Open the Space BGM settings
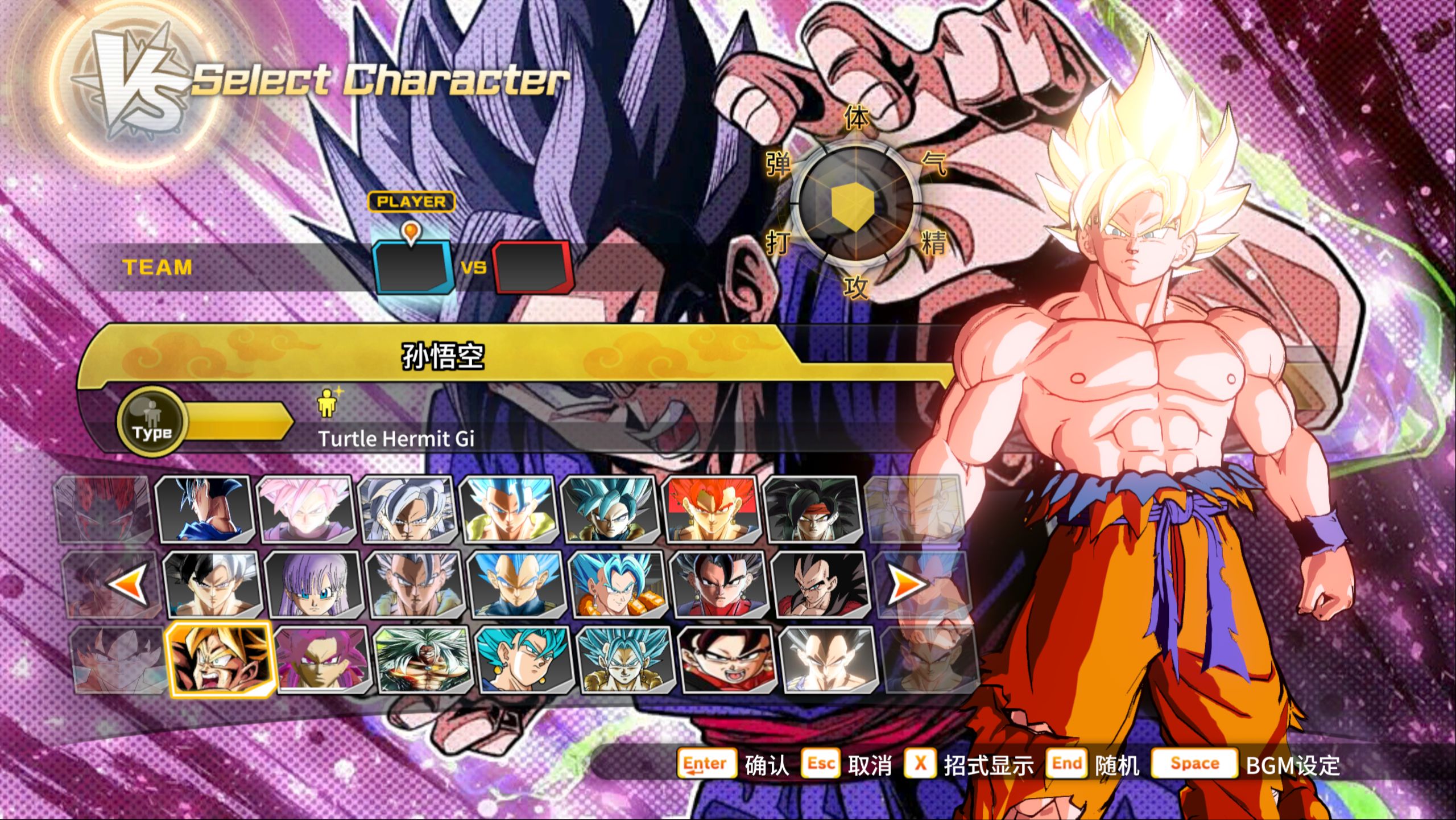The image size is (1456, 820). [1194, 764]
